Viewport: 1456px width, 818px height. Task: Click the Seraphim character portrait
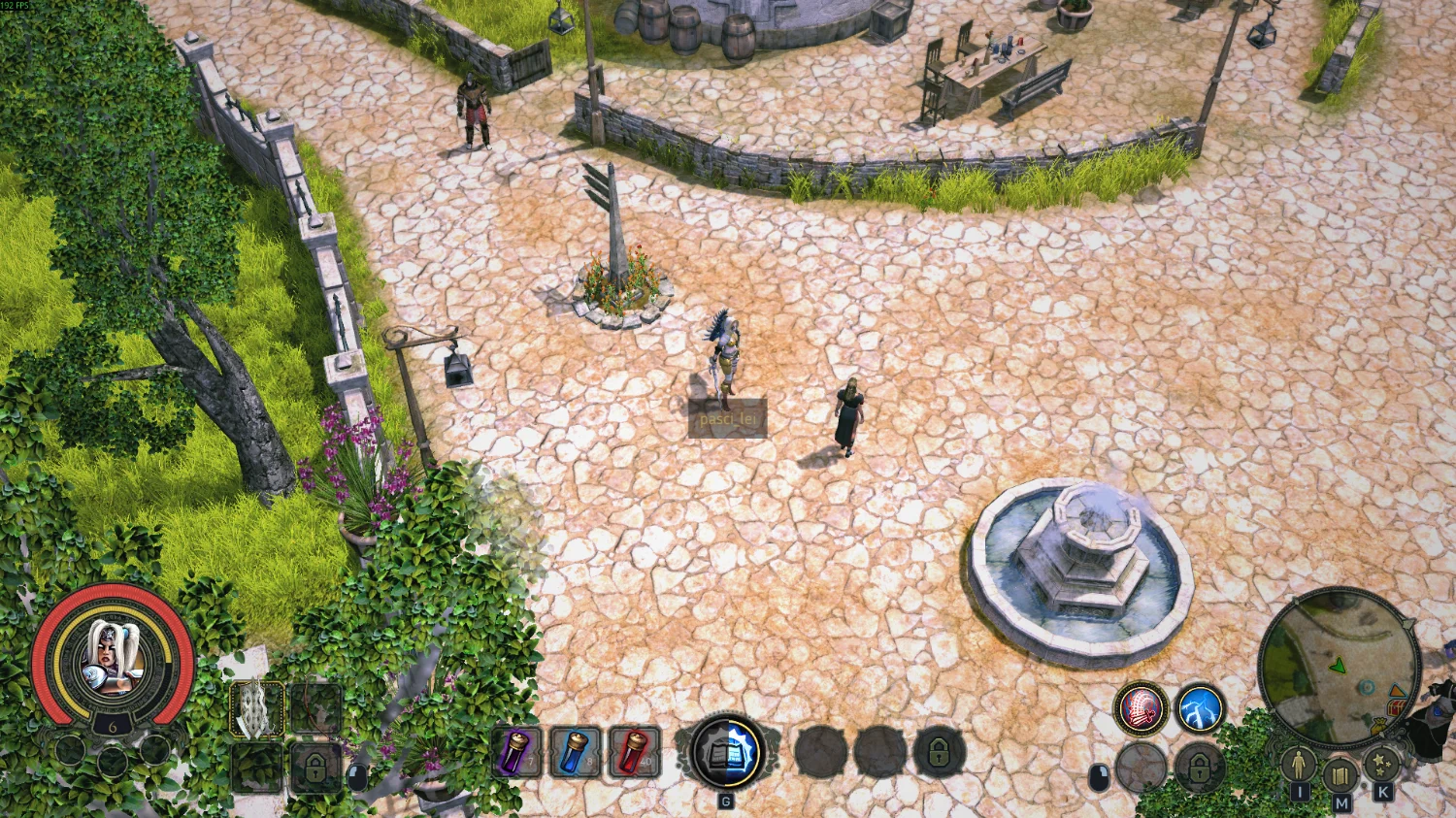click(x=112, y=662)
